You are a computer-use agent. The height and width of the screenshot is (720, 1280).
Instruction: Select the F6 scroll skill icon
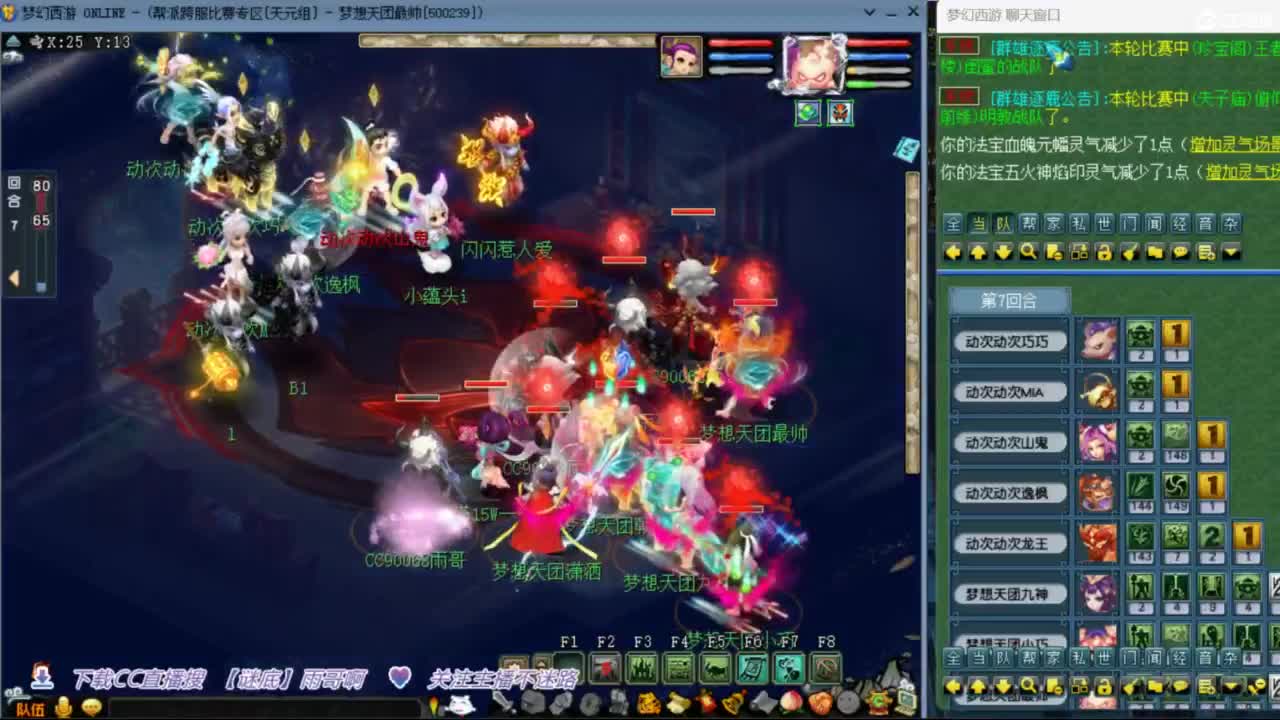click(751, 668)
